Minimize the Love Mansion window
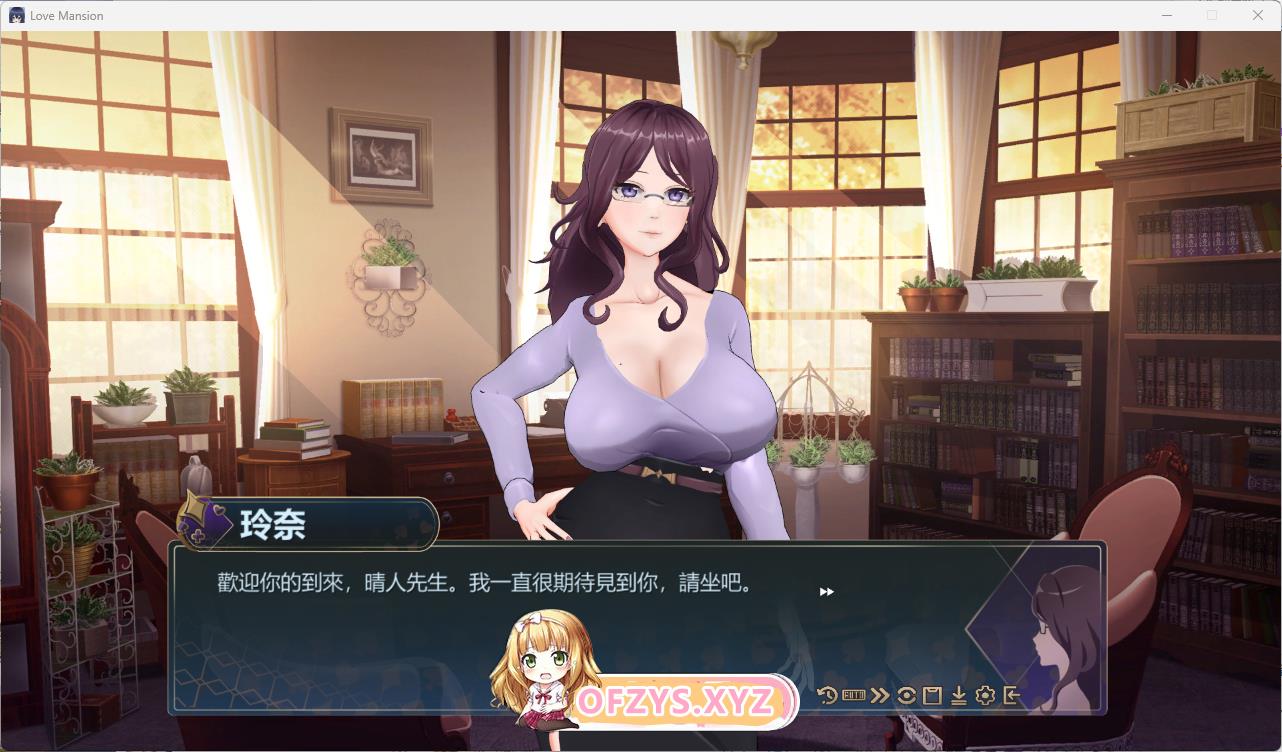This screenshot has width=1282, height=752. (1166, 15)
